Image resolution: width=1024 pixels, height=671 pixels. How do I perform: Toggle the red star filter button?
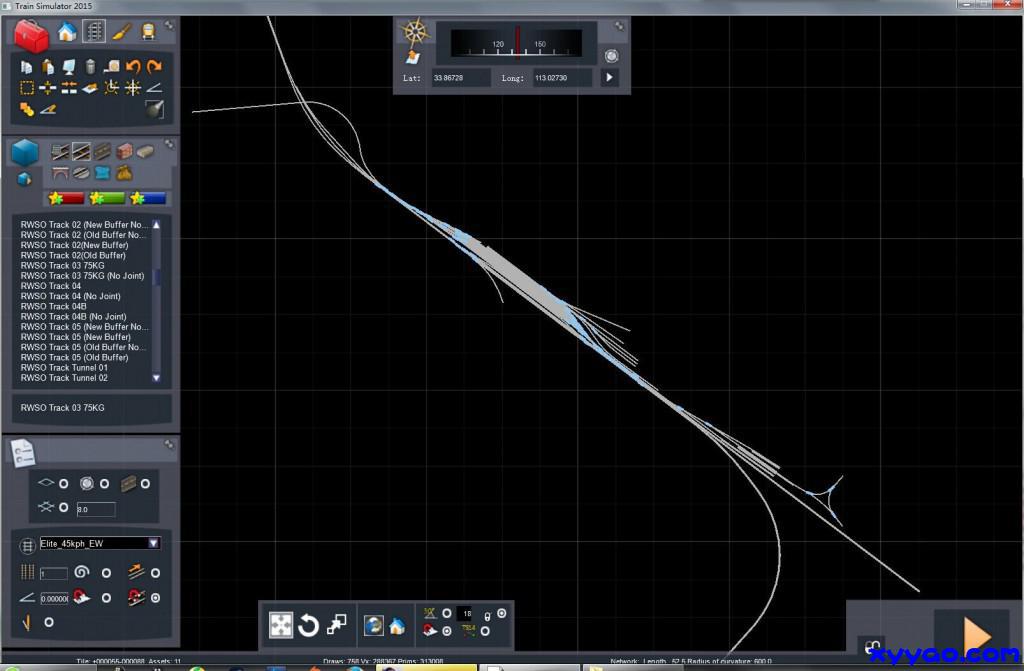(65, 198)
